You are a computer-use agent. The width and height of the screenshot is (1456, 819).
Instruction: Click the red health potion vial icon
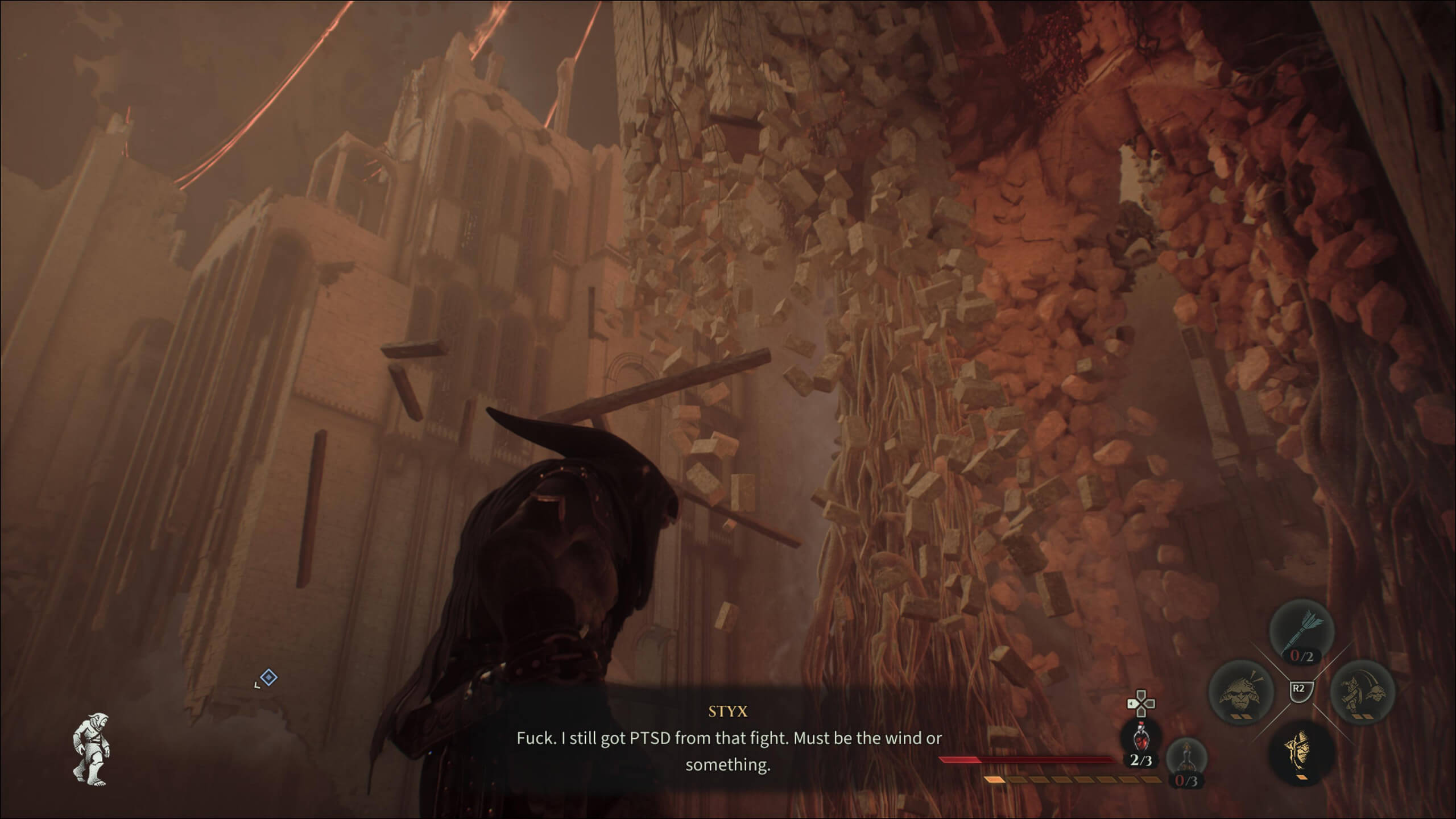tap(1141, 740)
